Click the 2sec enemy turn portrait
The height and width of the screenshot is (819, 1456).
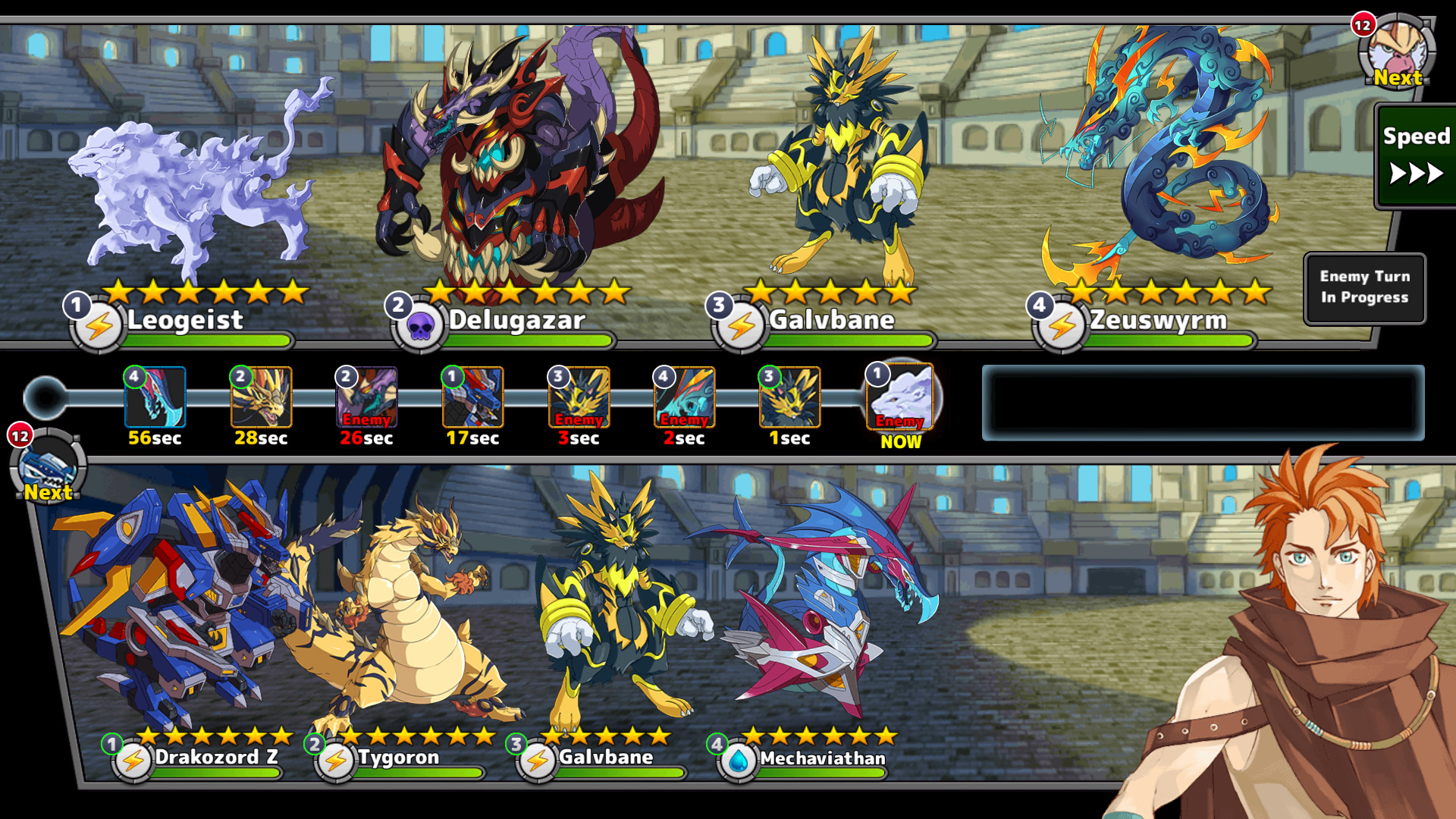coord(684,397)
